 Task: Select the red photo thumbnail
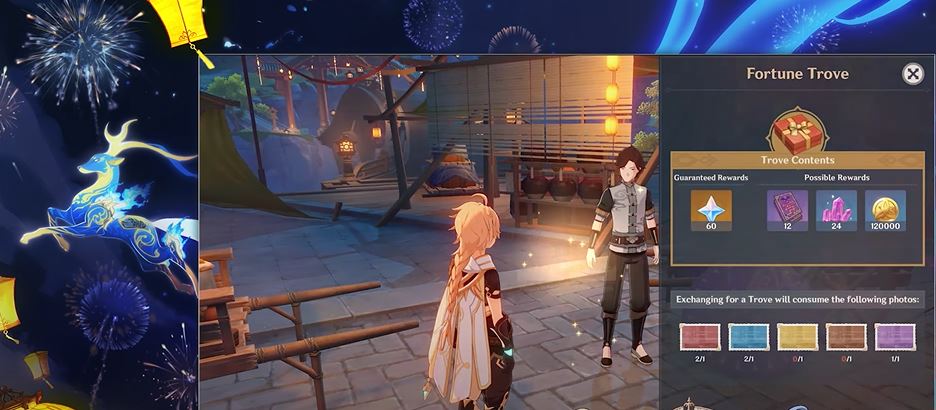click(699, 336)
